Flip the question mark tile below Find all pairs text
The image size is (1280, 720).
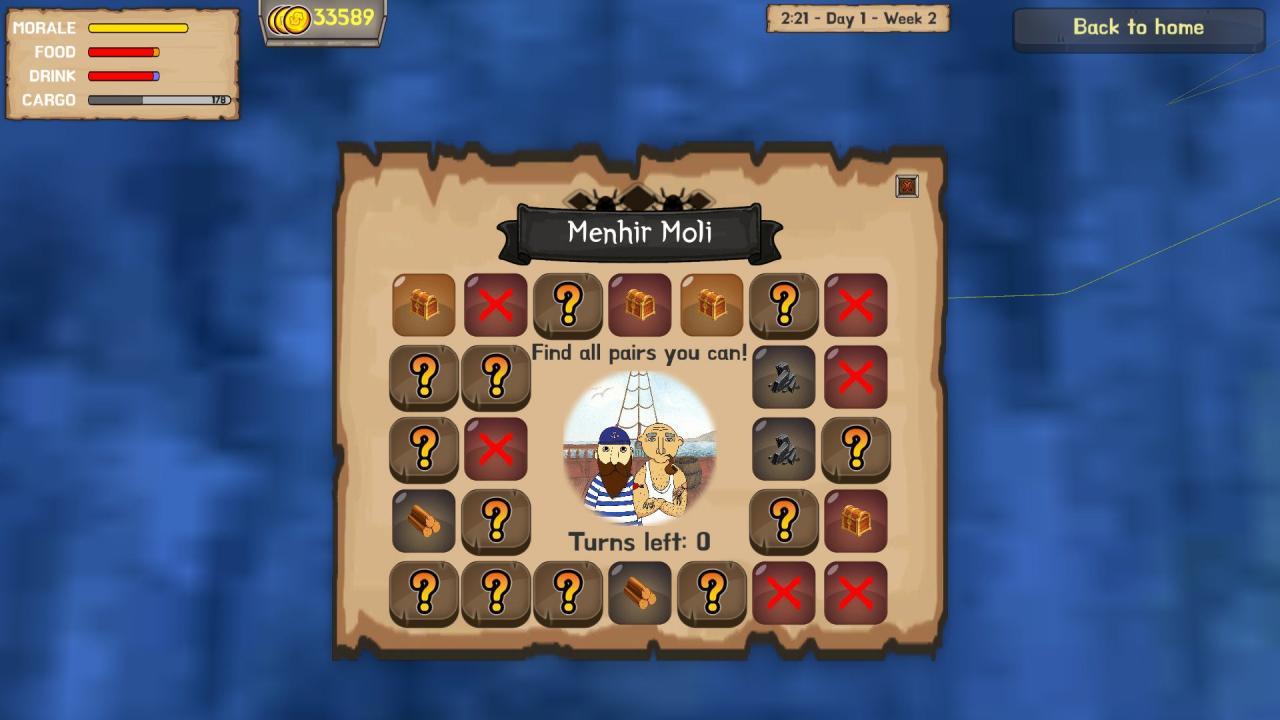click(x=496, y=376)
